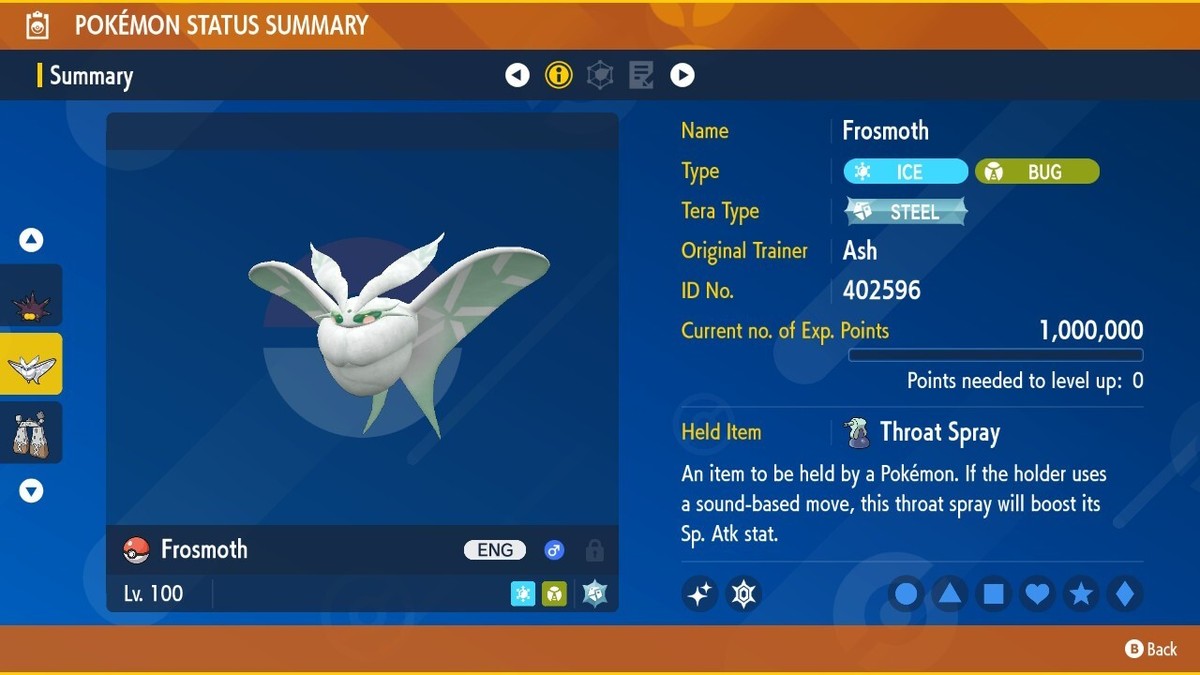Switch to the hexagon stats tab
Viewport: 1200px width, 675px height.
[x=600, y=75]
